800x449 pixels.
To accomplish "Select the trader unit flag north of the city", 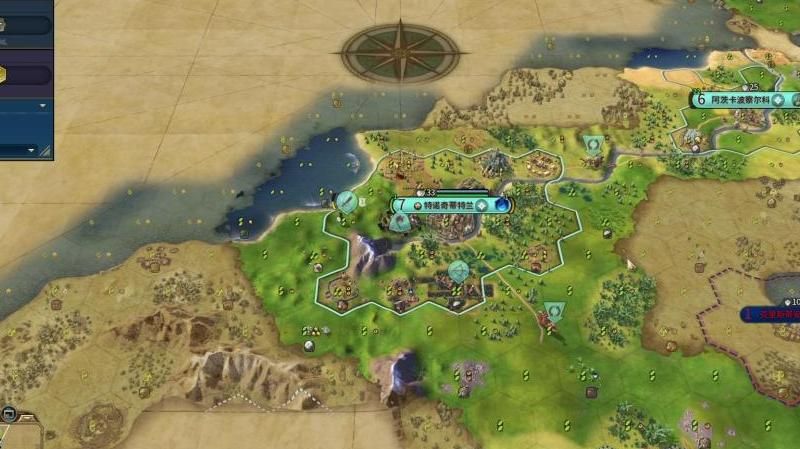I will (x=593, y=145).
